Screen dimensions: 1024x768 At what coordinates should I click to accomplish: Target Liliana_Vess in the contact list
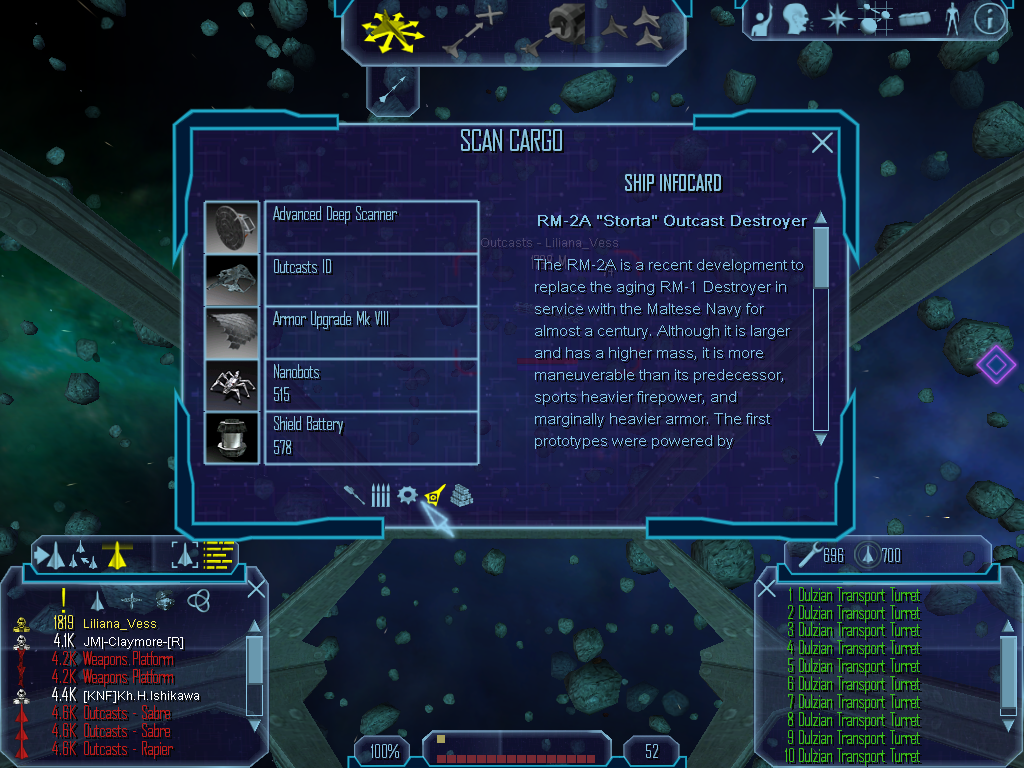point(119,624)
